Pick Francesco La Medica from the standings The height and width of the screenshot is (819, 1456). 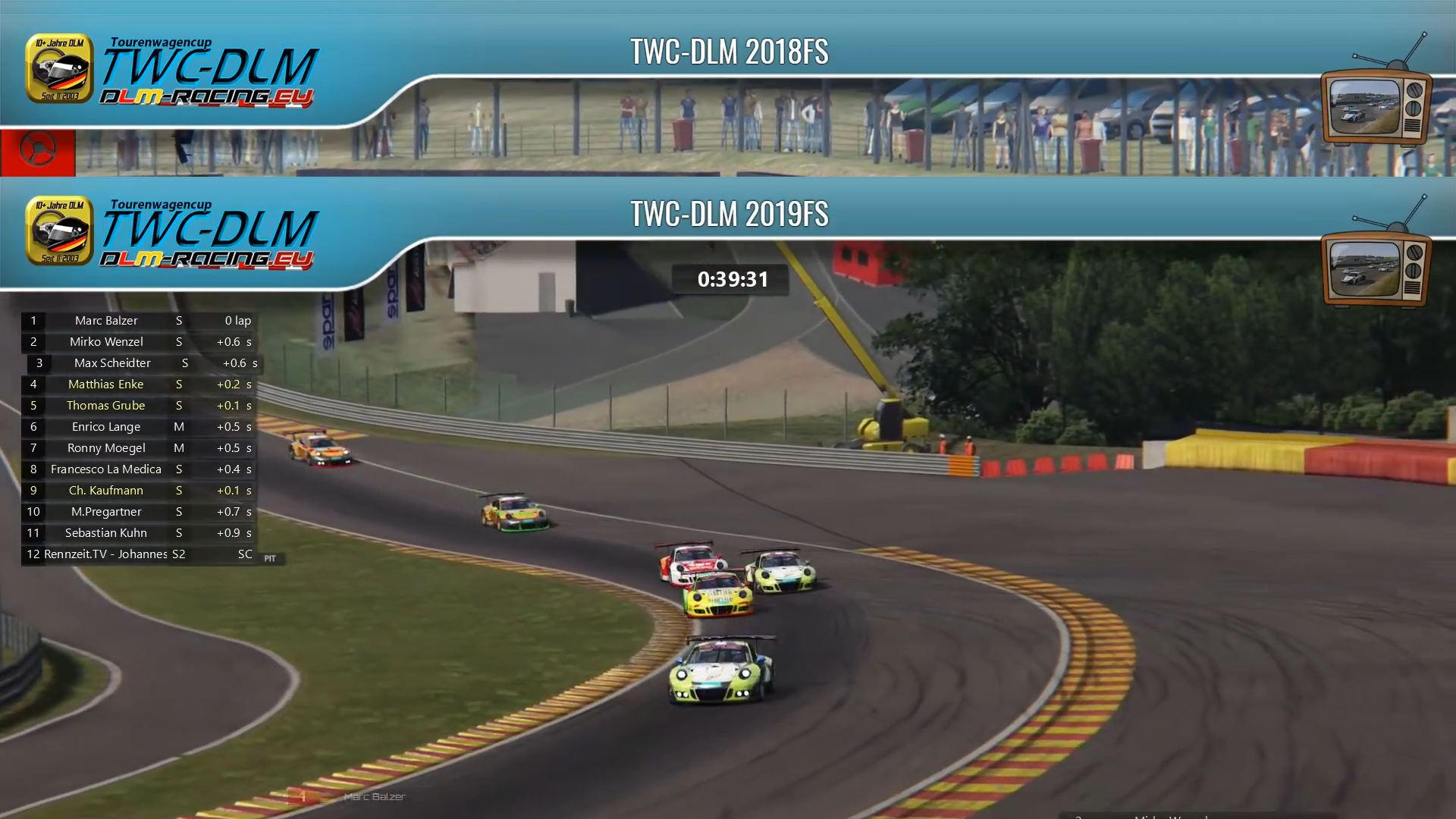coord(106,469)
